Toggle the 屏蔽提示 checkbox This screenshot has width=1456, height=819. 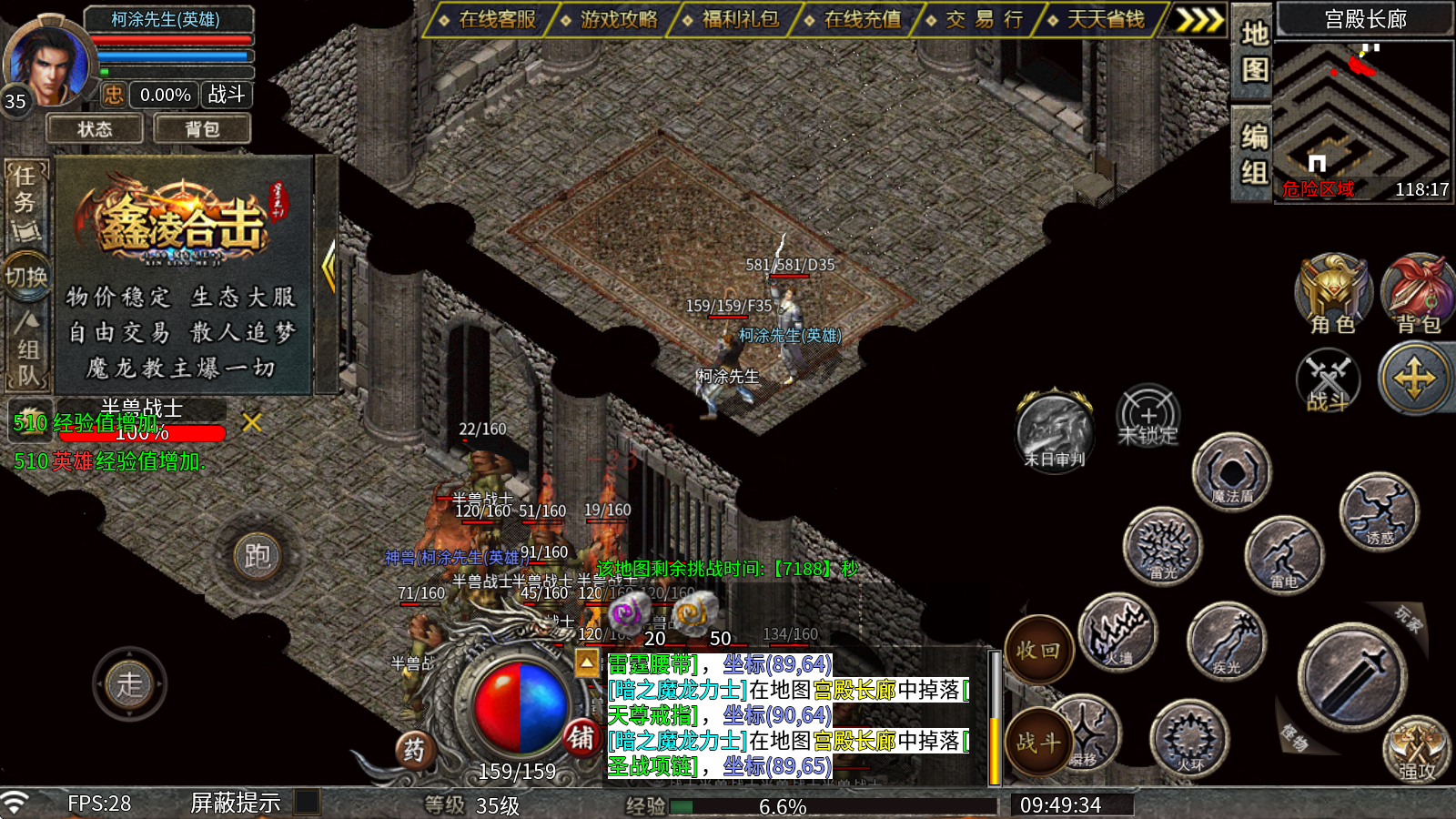coord(308,802)
